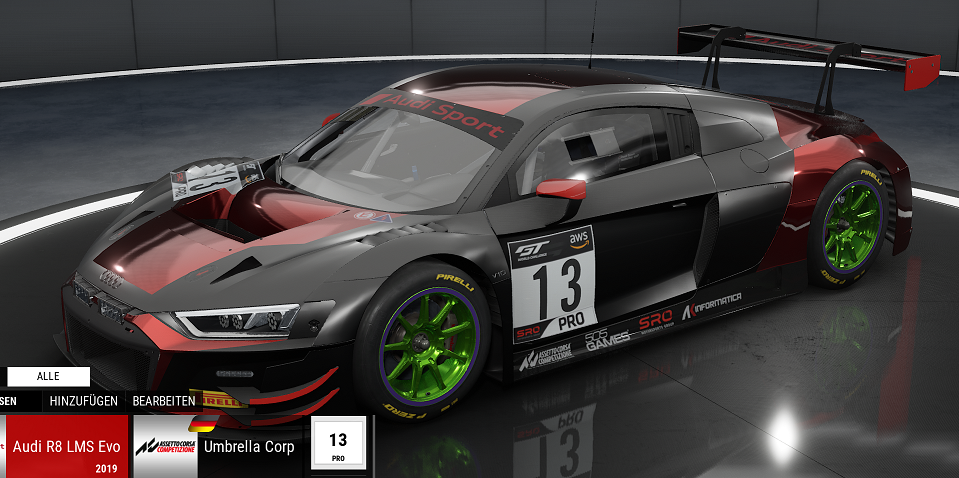Select the ALLE filter button
Image resolution: width=959 pixels, height=478 pixels.
click(x=48, y=376)
